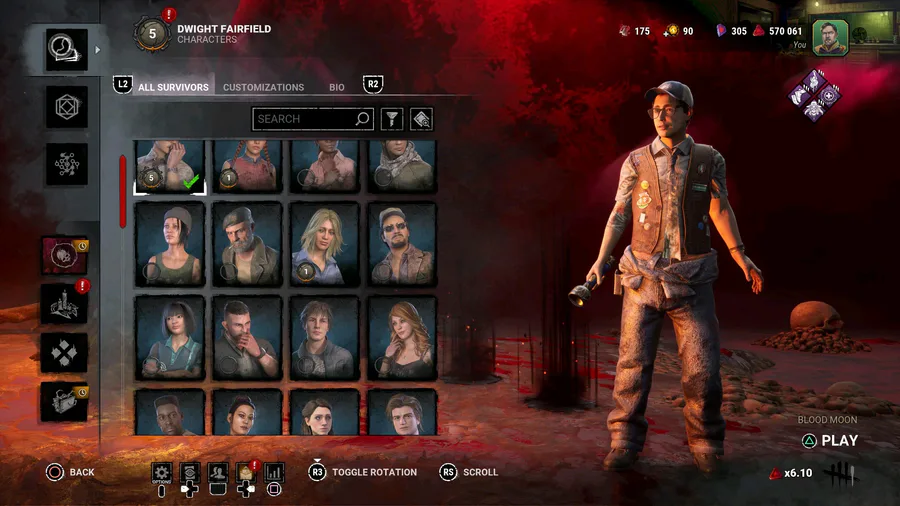Viewport: 900px width, 506px height.
Task: Choose the survivor with red braided pigtails
Action: pyautogui.click(x=247, y=166)
